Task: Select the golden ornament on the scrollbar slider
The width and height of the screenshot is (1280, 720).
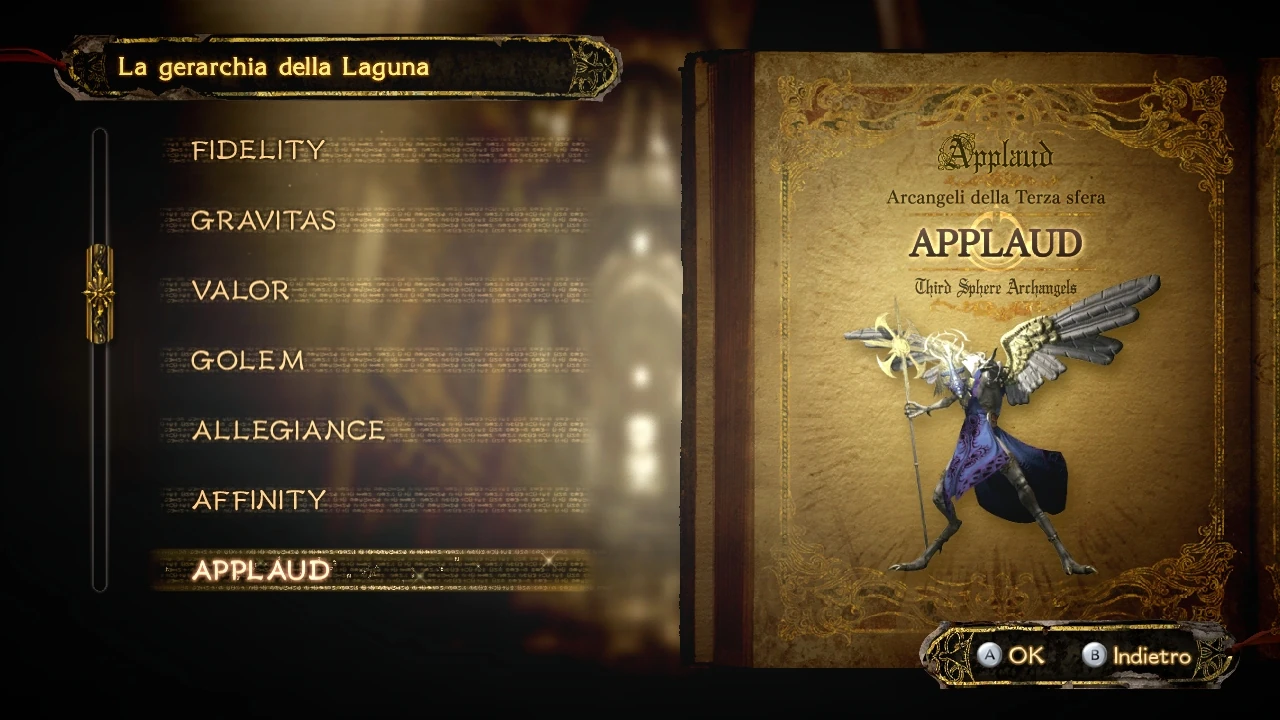Action: coord(100,293)
